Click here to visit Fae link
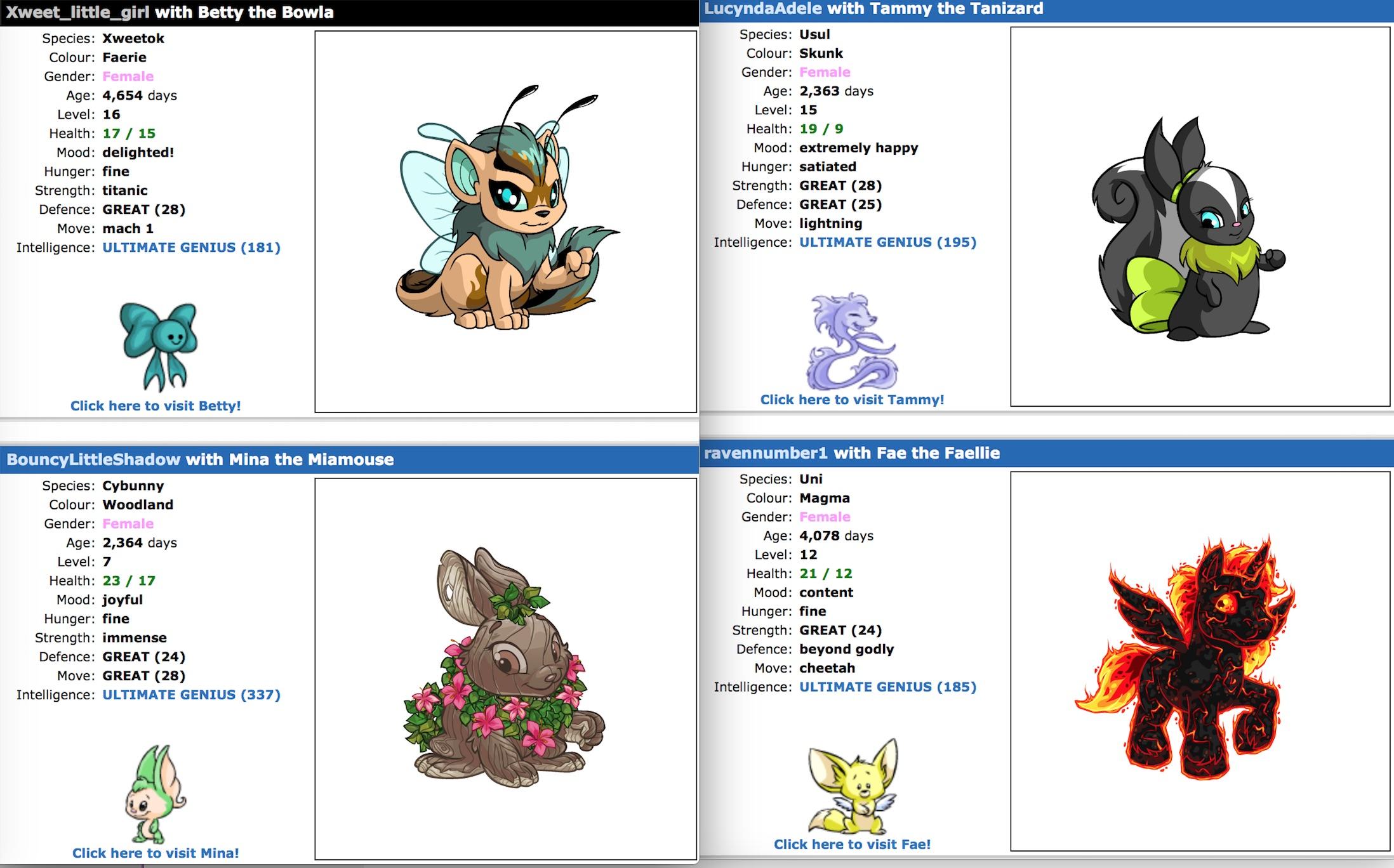The width and height of the screenshot is (1394, 868). pyautogui.click(x=852, y=844)
